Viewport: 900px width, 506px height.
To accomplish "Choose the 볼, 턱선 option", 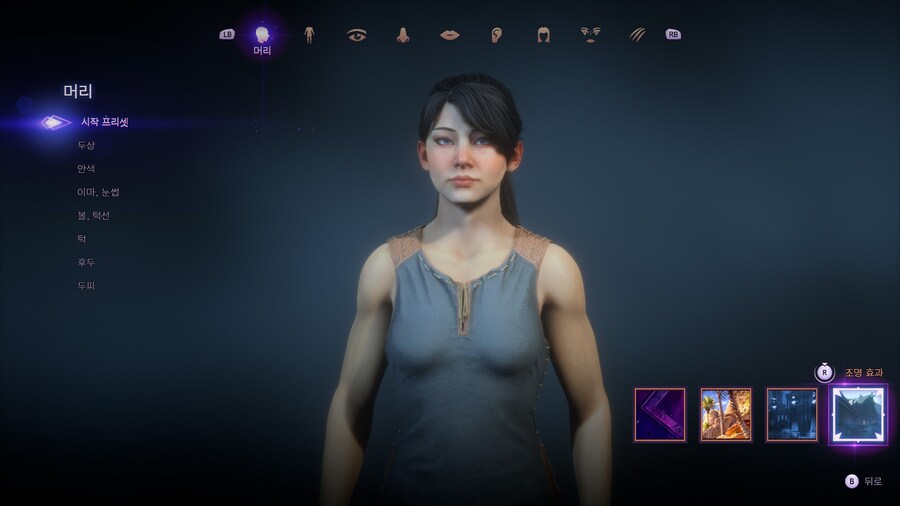I will pyautogui.click(x=94, y=215).
